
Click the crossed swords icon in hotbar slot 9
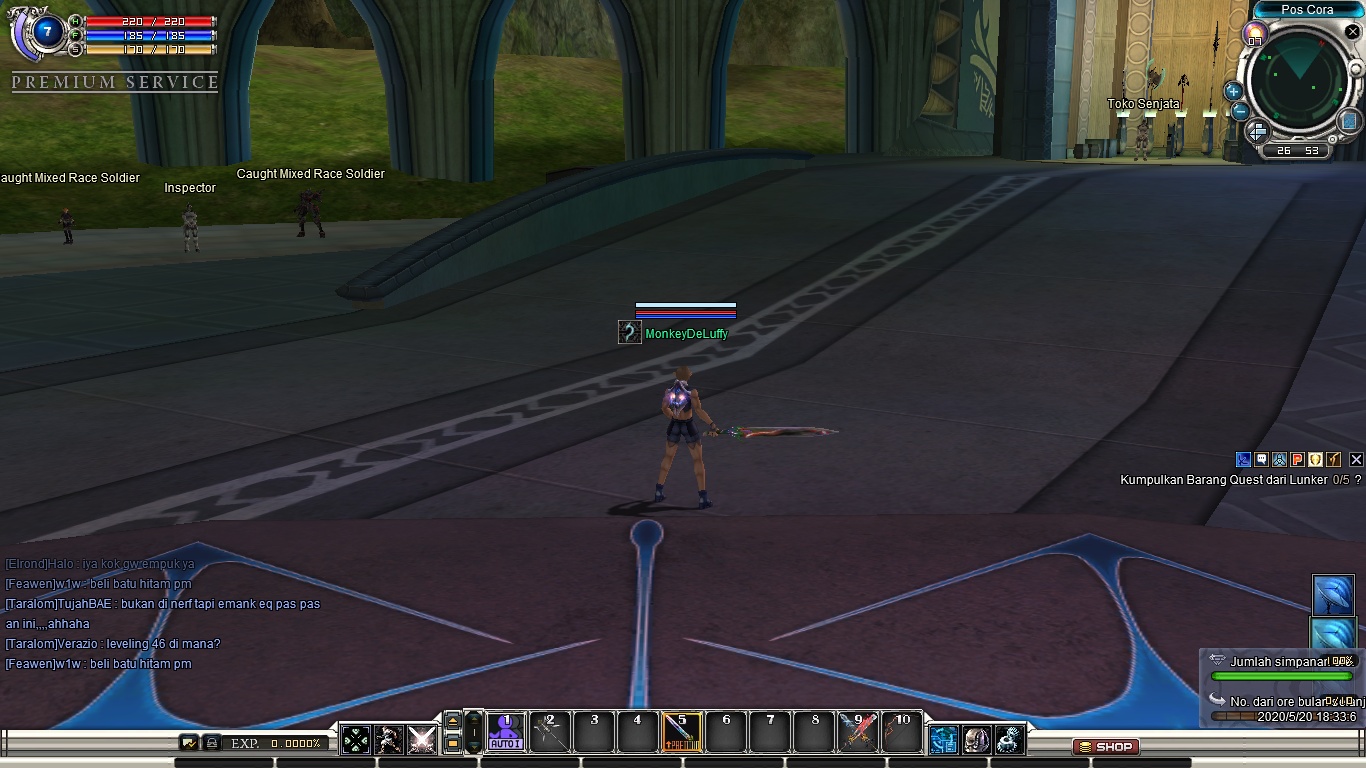[857, 732]
